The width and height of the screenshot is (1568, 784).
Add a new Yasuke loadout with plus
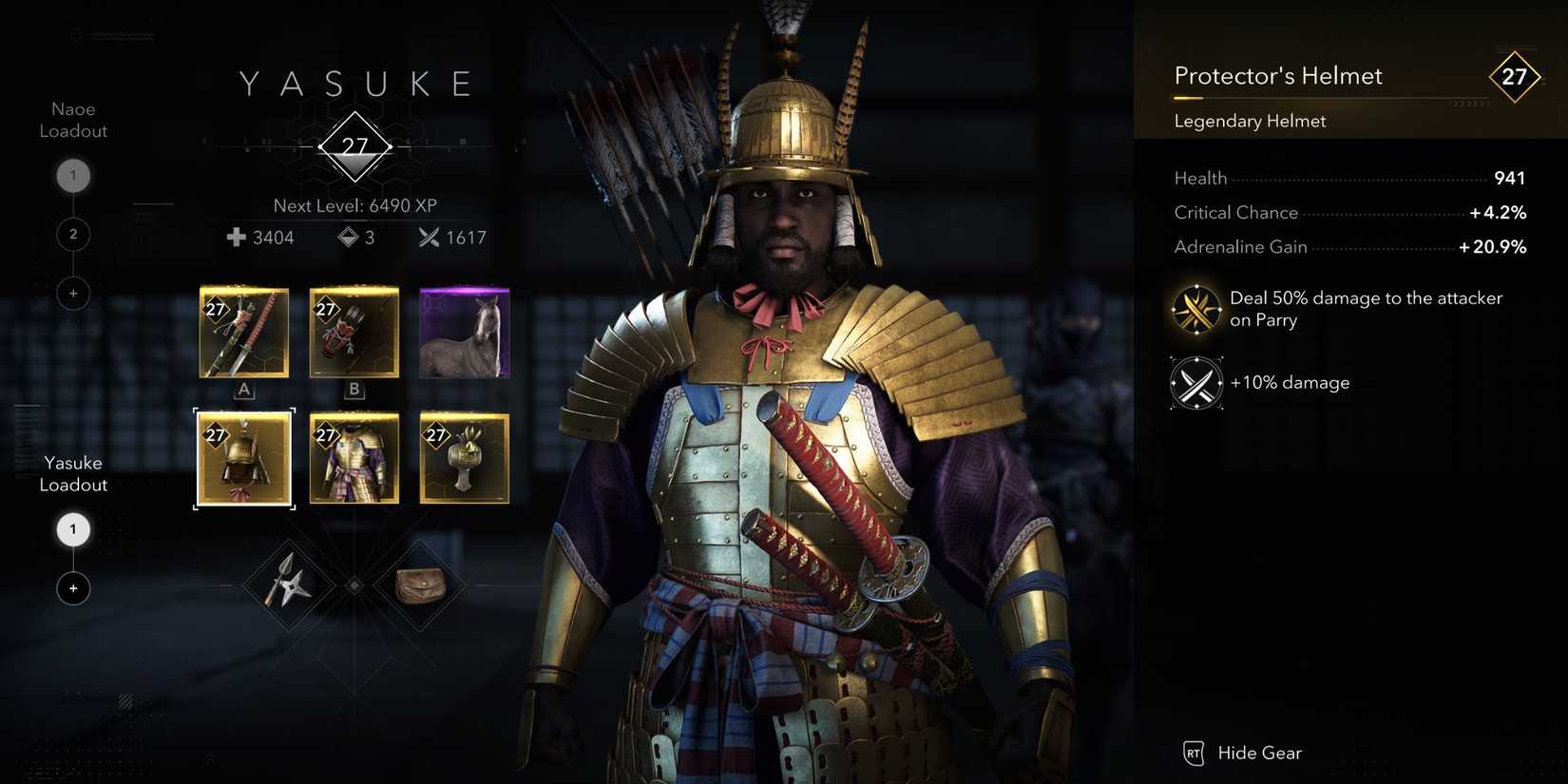click(73, 588)
